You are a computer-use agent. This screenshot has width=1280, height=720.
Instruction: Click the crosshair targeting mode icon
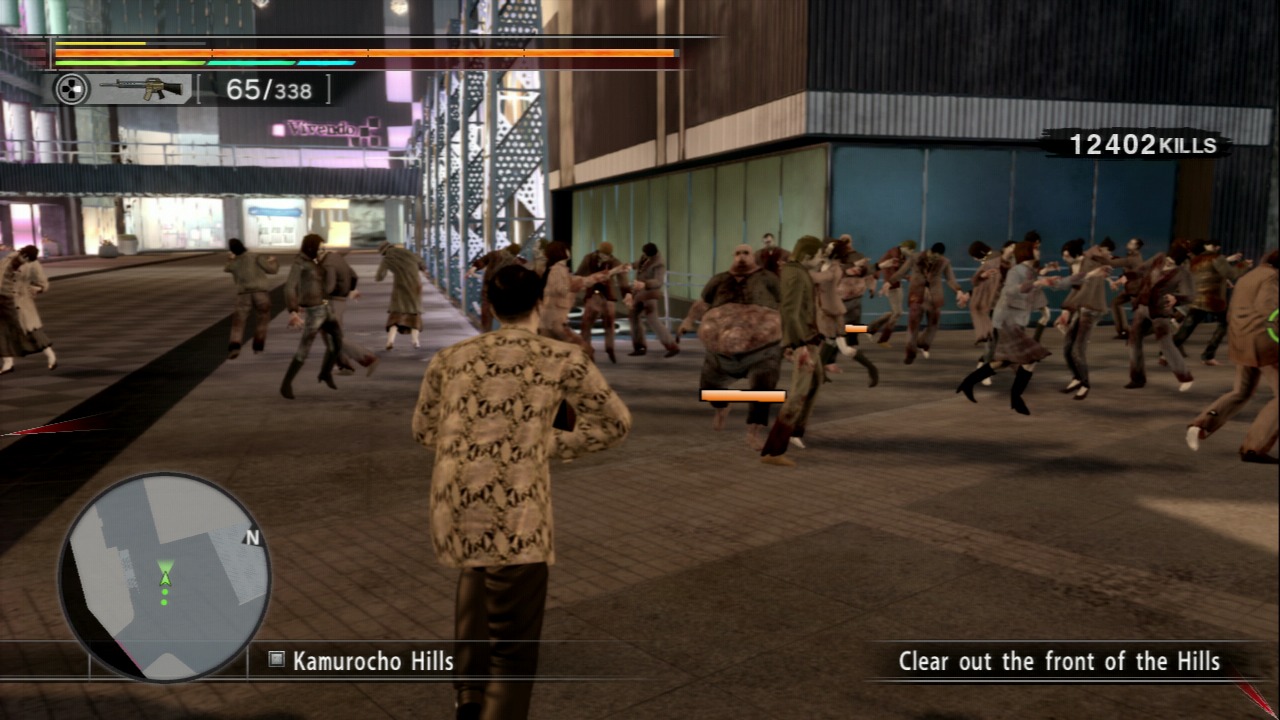71,89
